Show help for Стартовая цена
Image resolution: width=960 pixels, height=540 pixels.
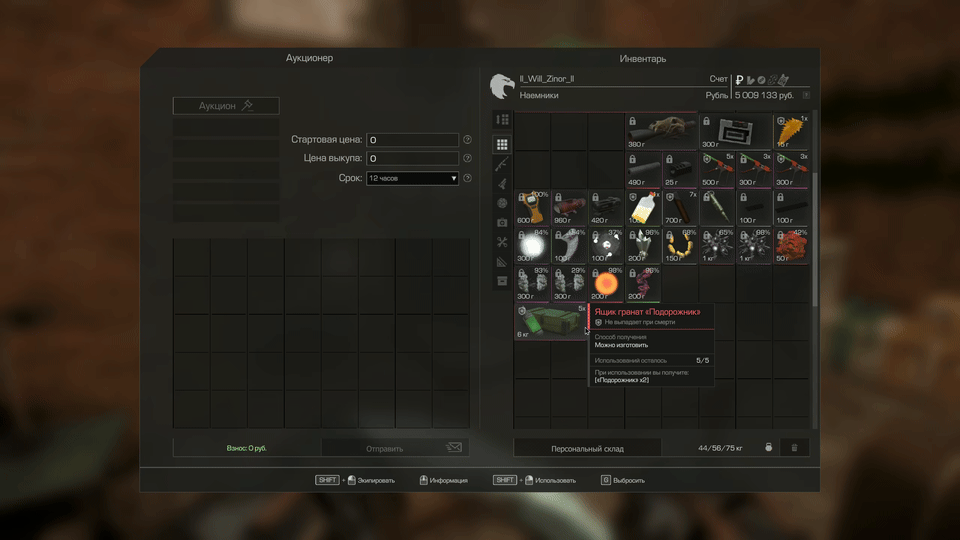point(467,140)
